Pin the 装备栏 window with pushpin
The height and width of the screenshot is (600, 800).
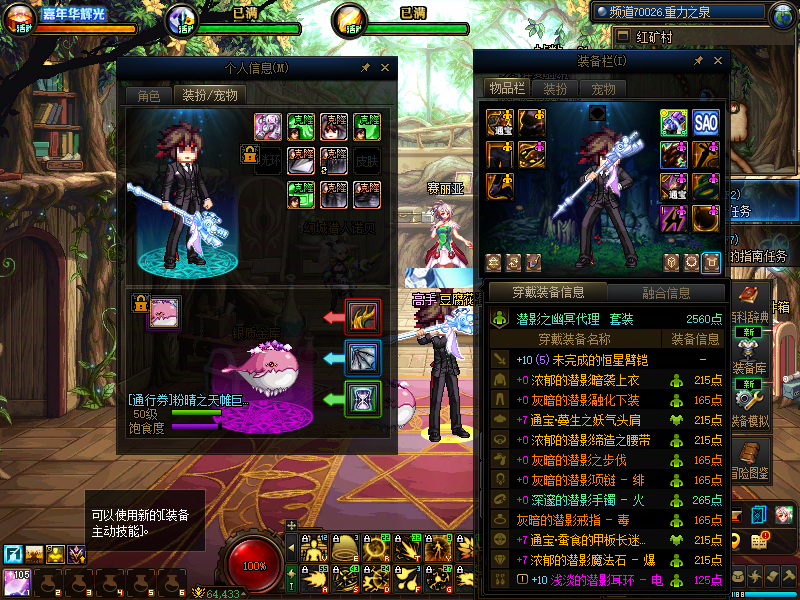(x=698, y=61)
